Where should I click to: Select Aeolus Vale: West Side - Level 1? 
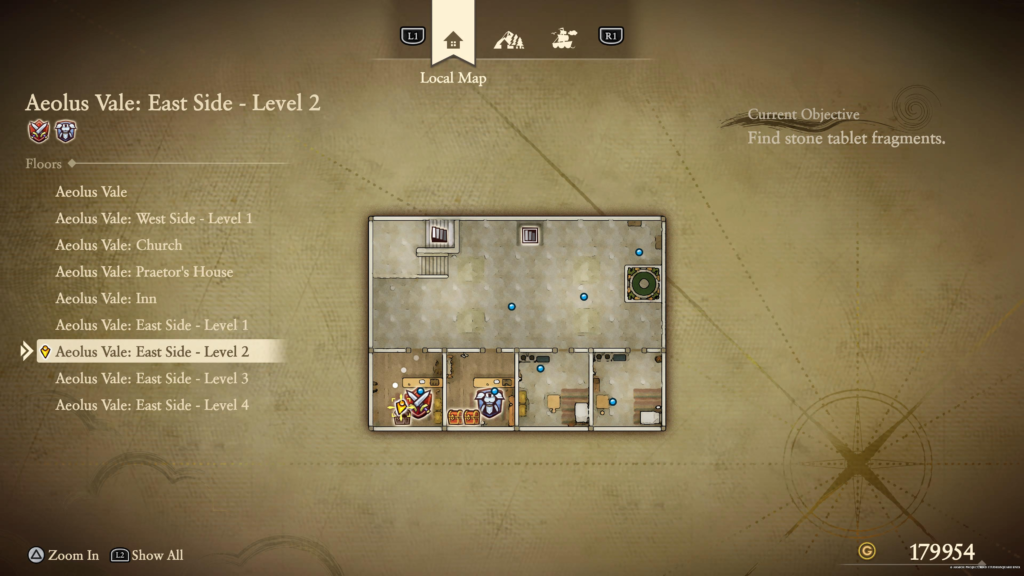coord(154,218)
